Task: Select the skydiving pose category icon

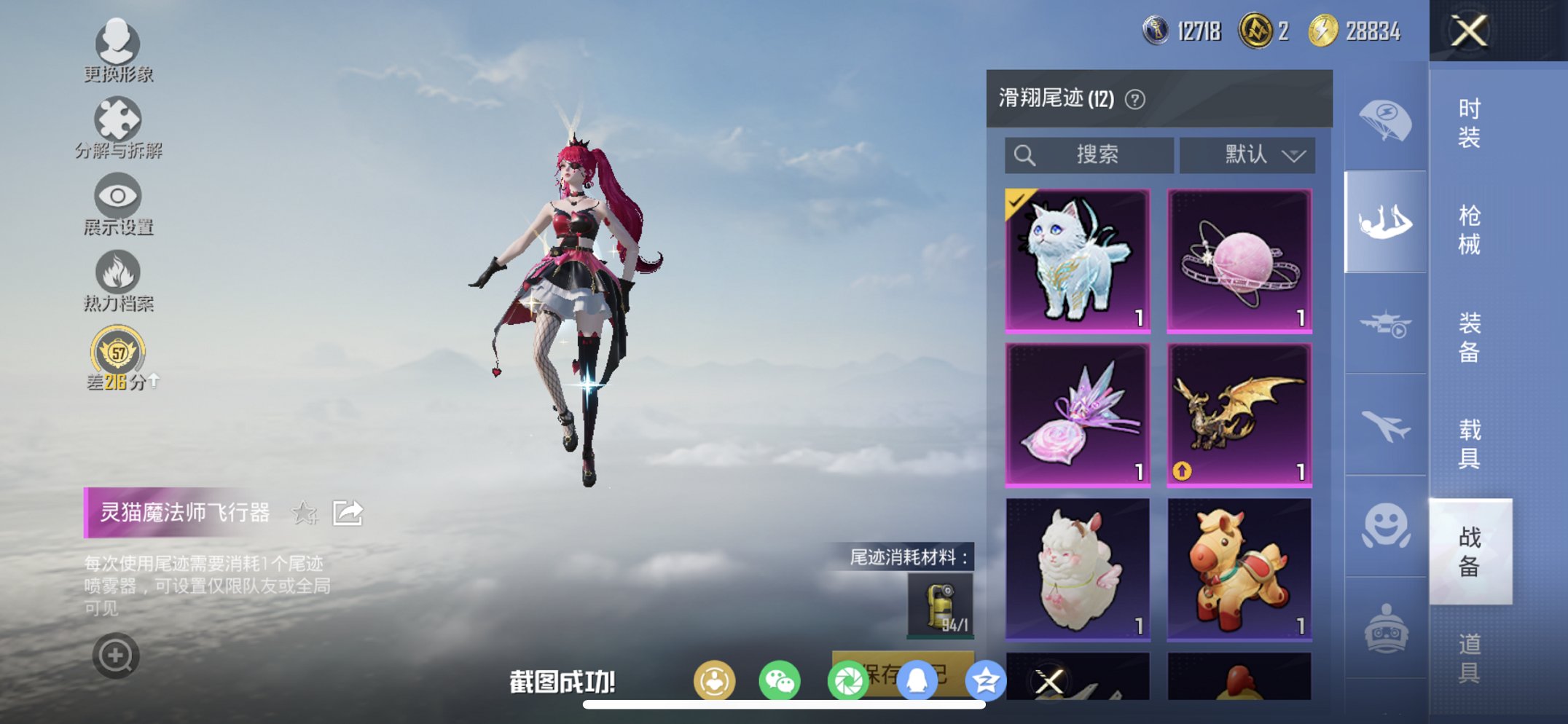Action: coord(1385,219)
